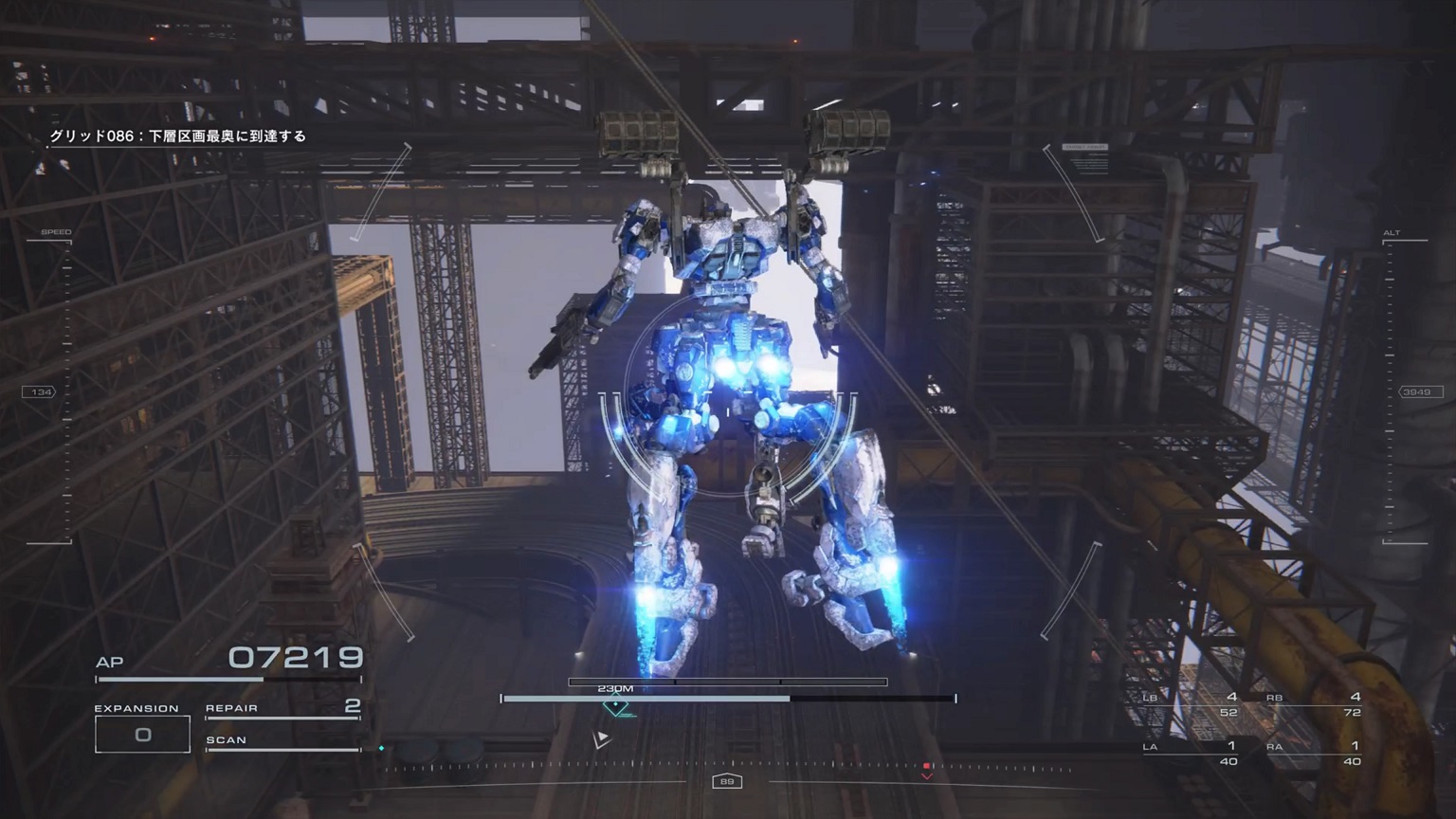The width and height of the screenshot is (1456, 819).
Task: Use the REPAIR kit indicator
Action: (x=282, y=708)
